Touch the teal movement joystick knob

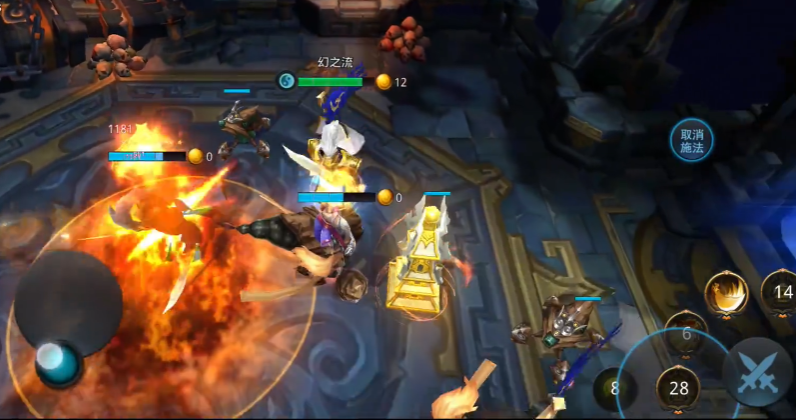coord(58,362)
